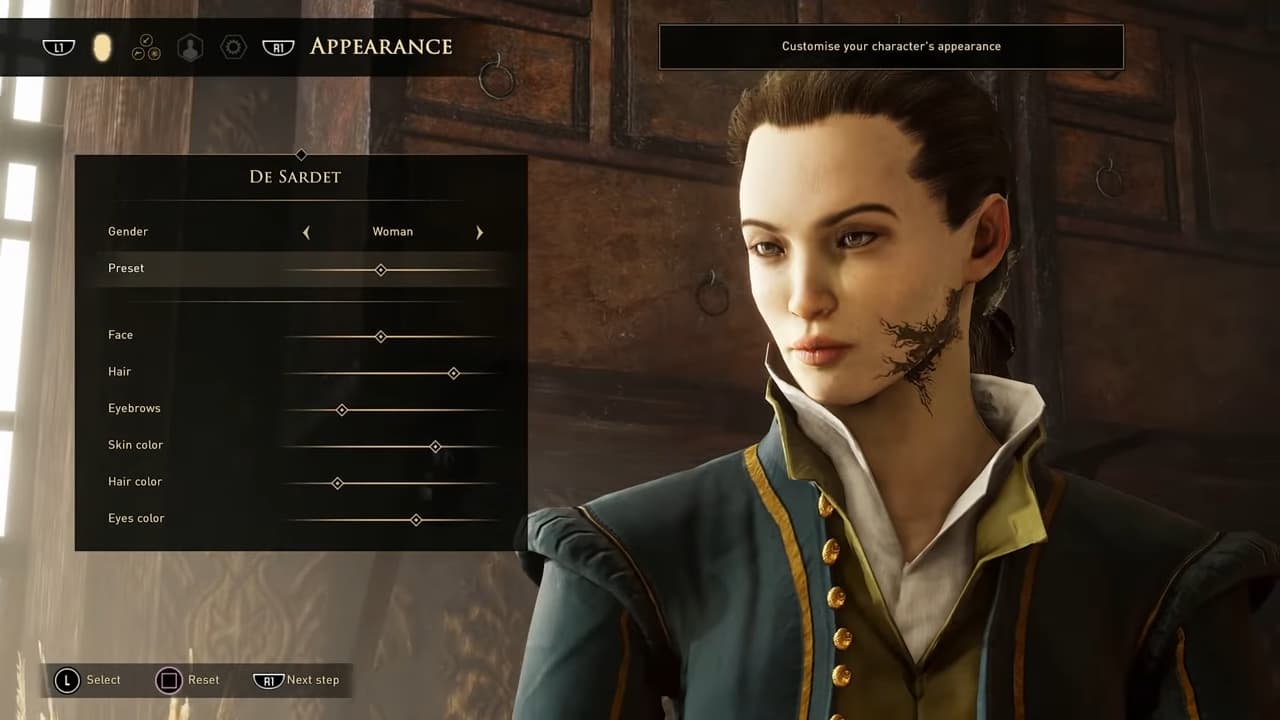Open the three-circles attributes tab
This screenshot has width=1280, height=720.
point(146,47)
